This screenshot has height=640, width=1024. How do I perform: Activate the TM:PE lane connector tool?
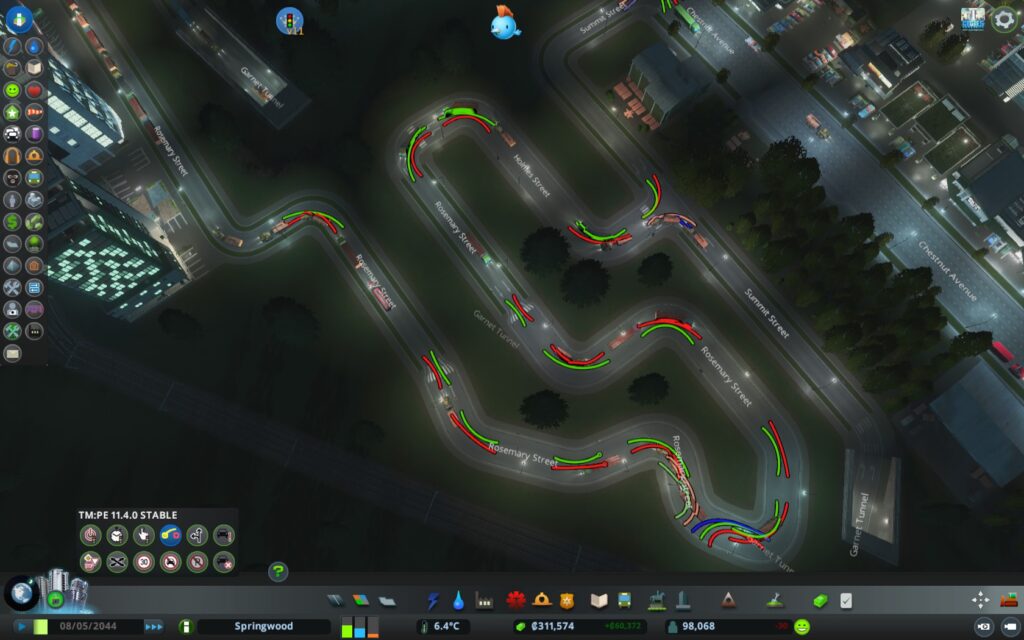pos(170,536)
